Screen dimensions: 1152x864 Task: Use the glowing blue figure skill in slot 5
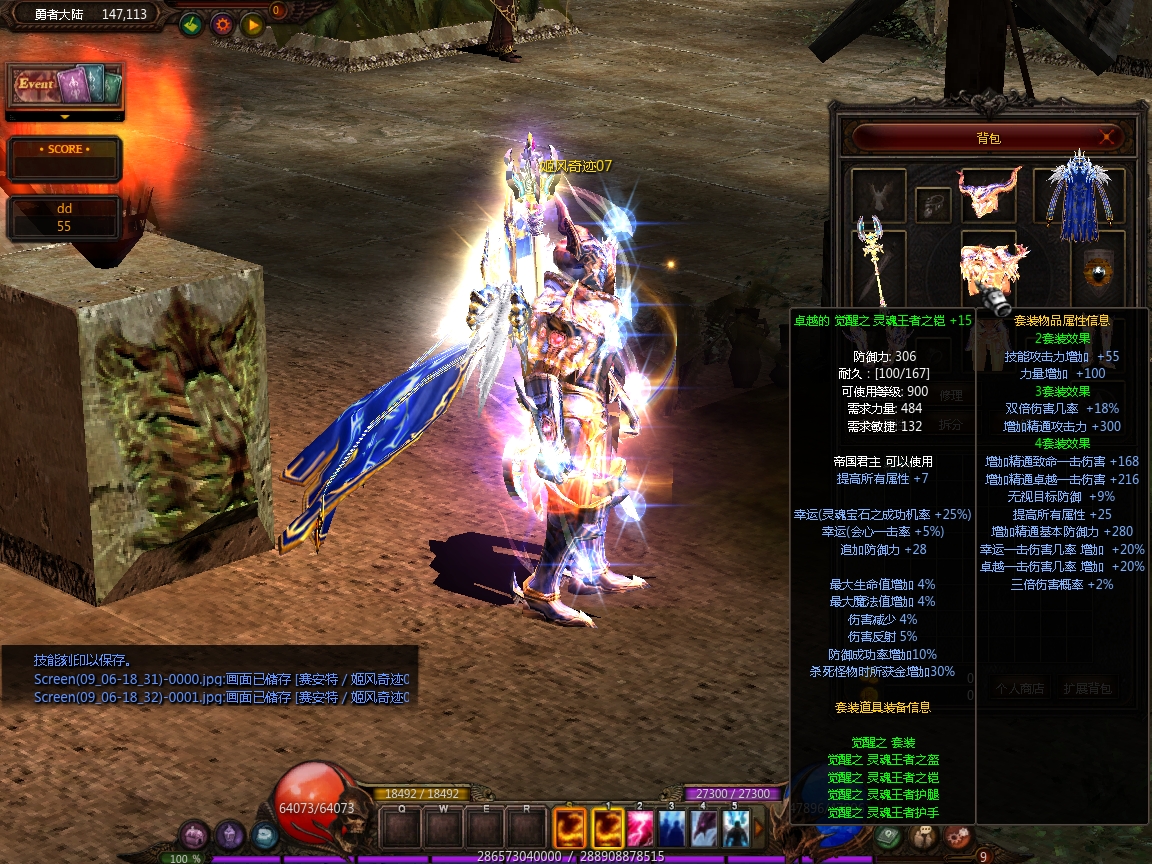tap(736, 827)
